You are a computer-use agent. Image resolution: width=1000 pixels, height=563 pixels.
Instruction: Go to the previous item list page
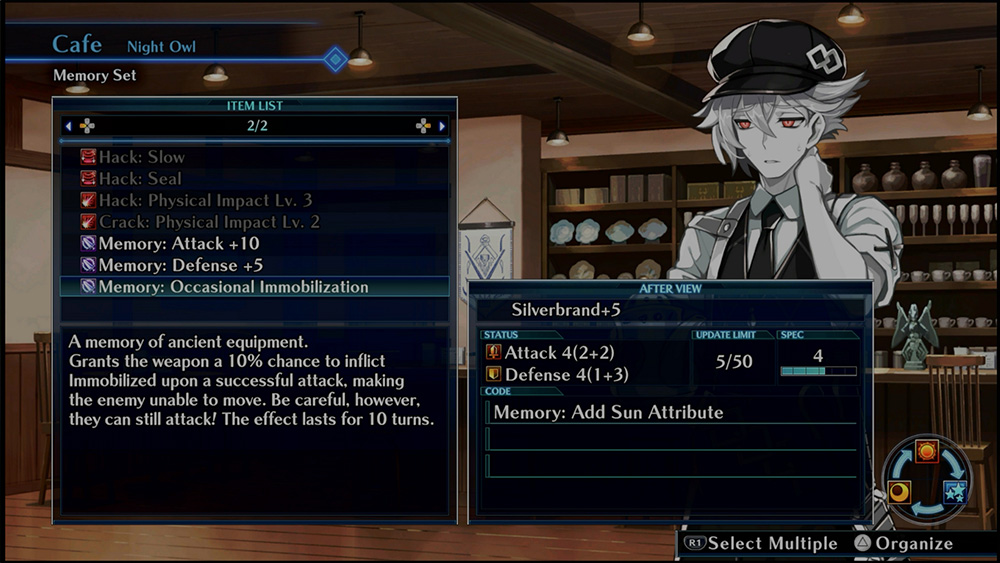[x=69, y=126]
